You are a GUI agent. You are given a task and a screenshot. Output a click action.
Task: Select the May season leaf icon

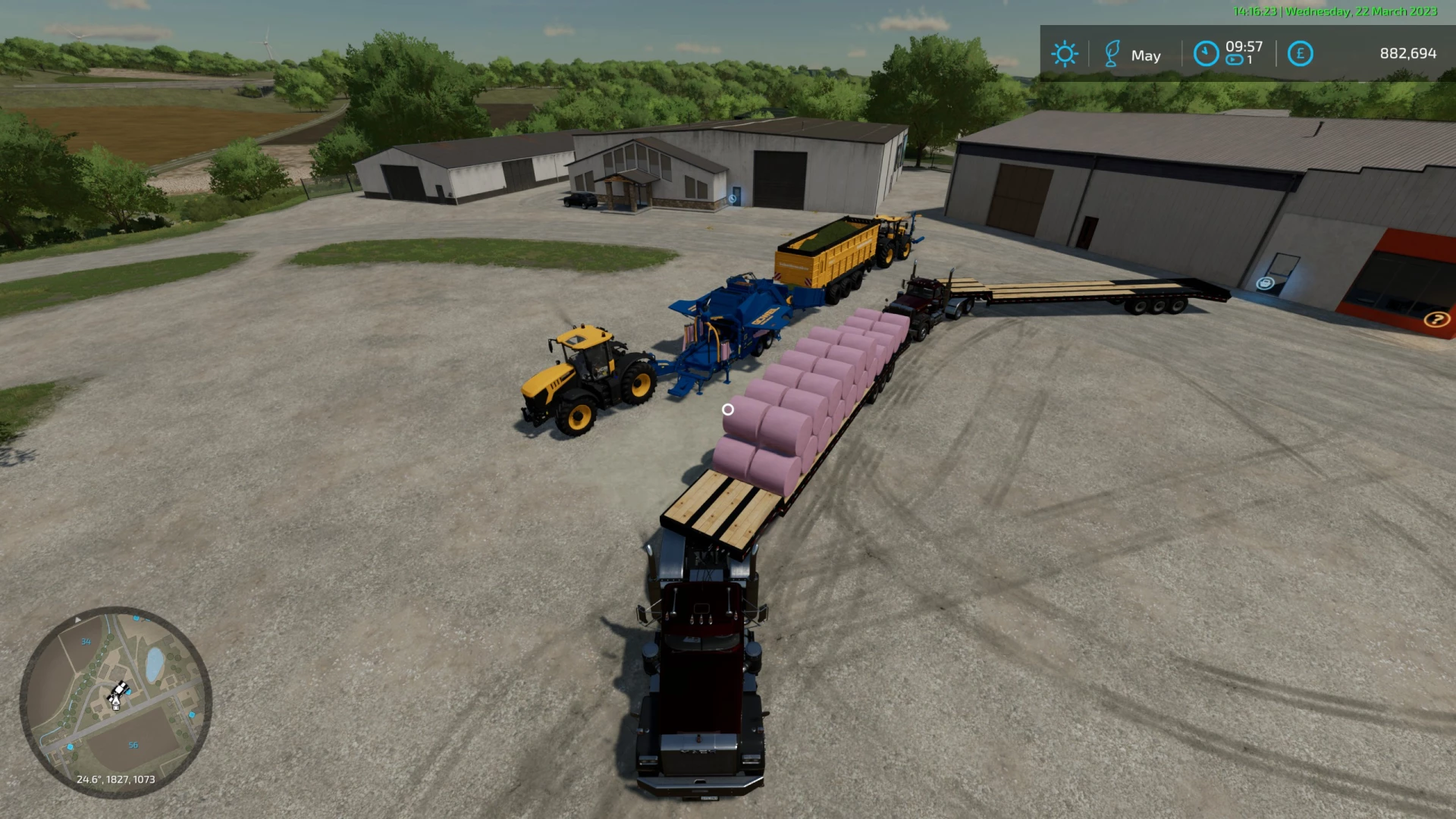[1112, 54]
